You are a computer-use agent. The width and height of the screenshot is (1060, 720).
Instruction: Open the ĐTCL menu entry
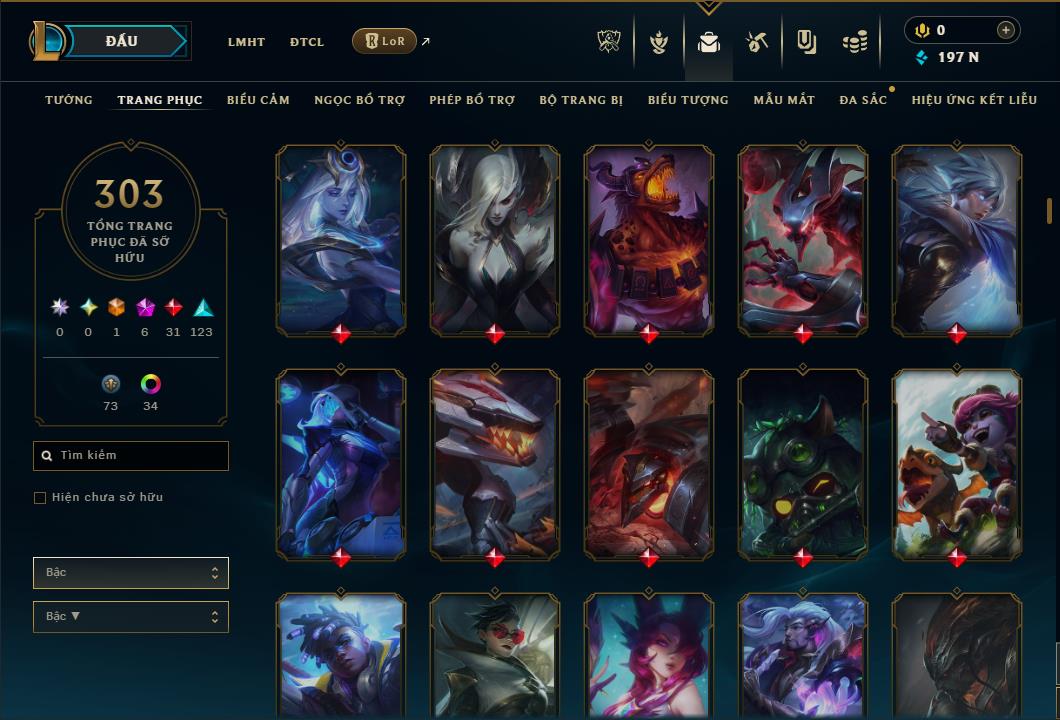pyautogui.click(x=307, y=42)
